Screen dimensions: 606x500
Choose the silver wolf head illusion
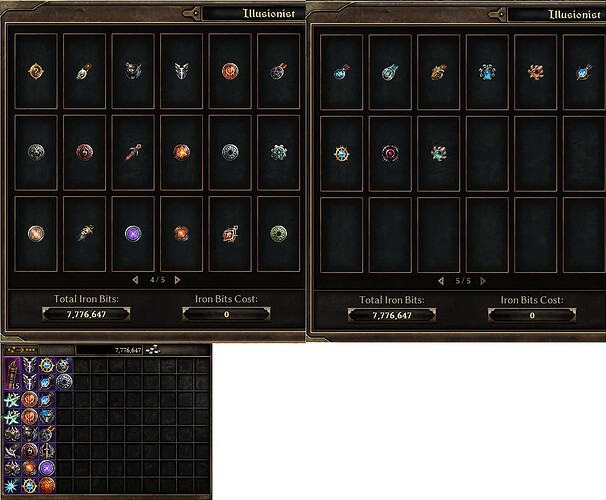pos(133,71)
